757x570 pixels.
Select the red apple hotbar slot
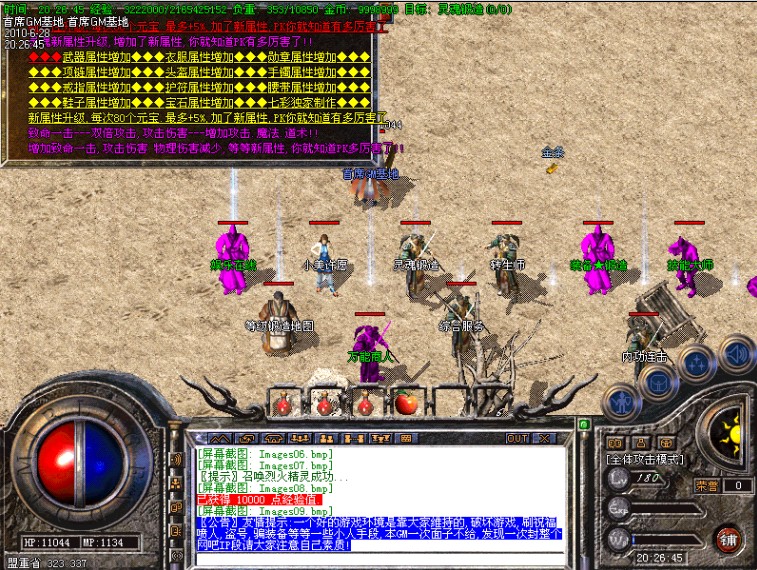click(x=406, y=403)
